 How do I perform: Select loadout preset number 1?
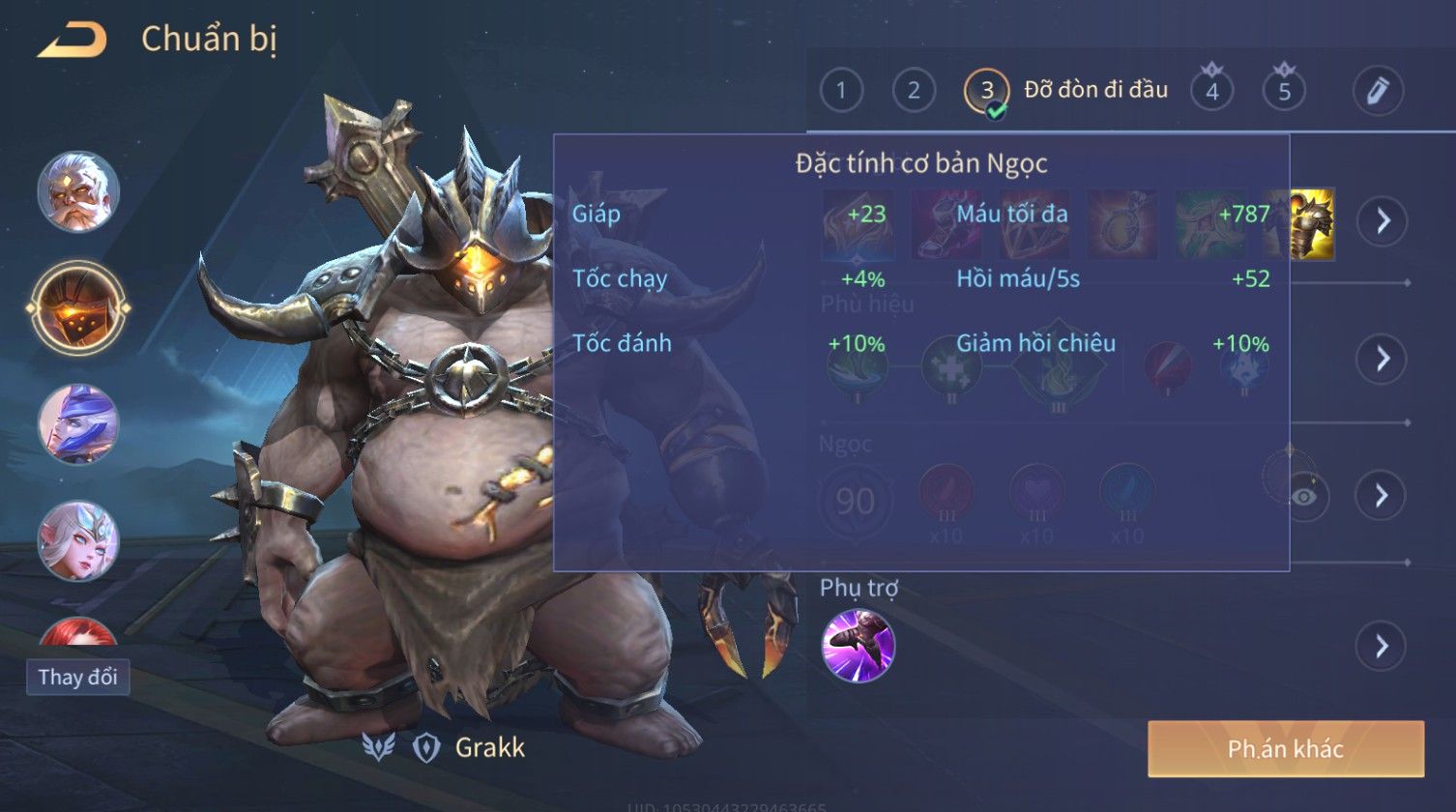coord(841,91)
